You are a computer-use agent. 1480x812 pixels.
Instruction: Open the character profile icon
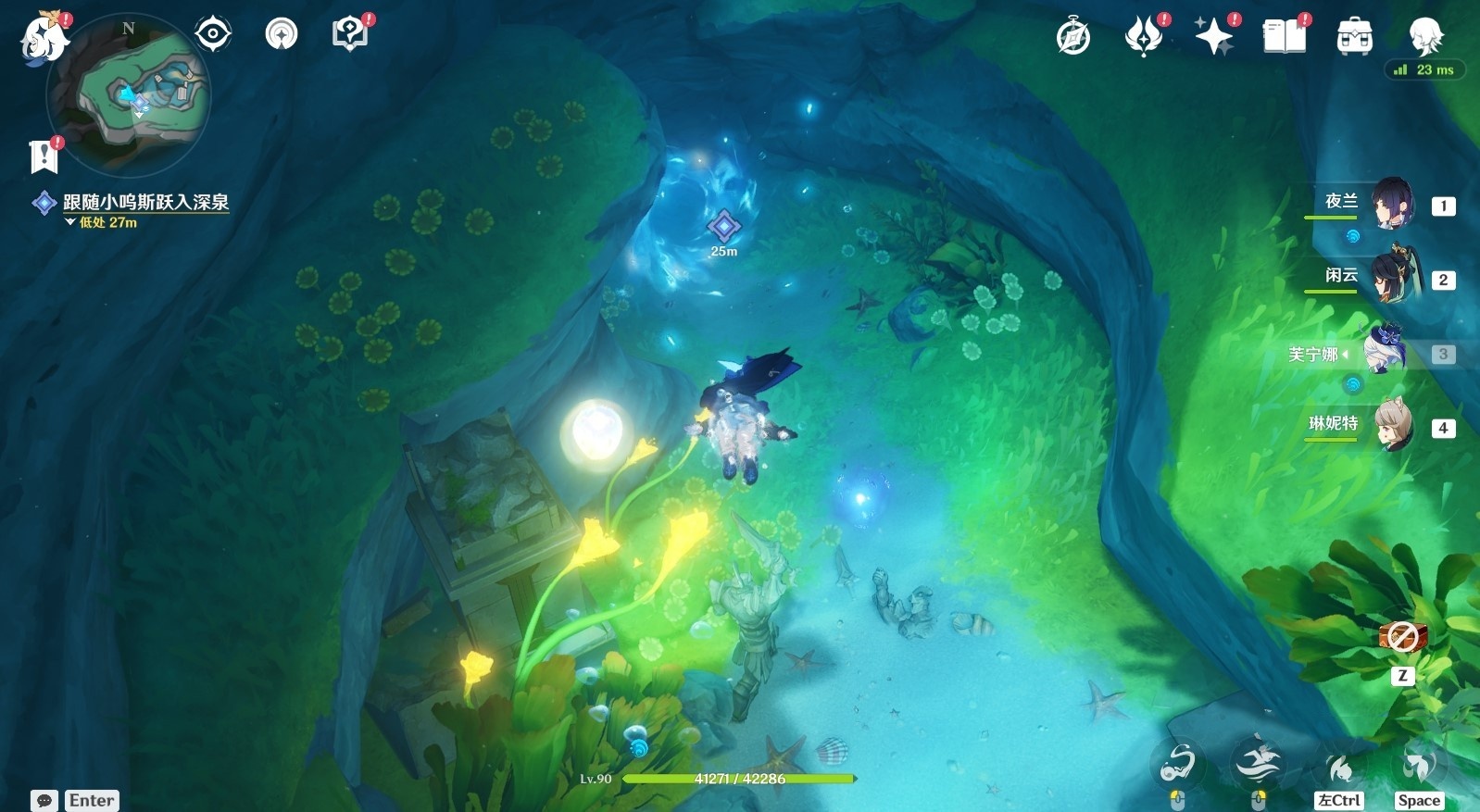(x=1424, y=37)
